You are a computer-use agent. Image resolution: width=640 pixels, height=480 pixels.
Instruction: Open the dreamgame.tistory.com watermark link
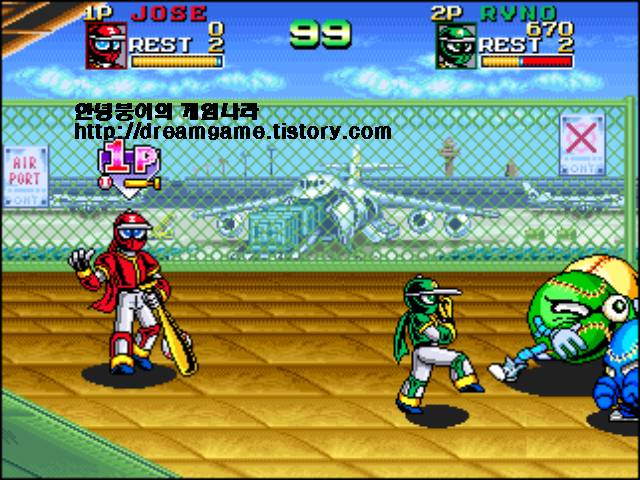(232, 131)
